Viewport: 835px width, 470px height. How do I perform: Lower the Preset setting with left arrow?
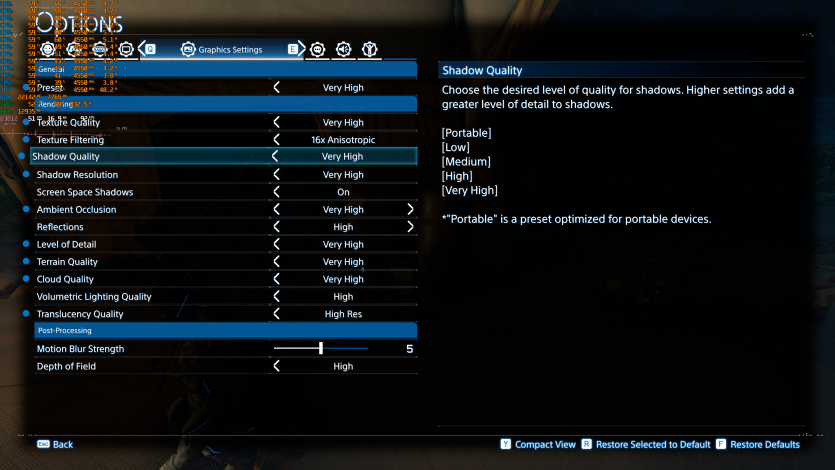coord(276,88)
